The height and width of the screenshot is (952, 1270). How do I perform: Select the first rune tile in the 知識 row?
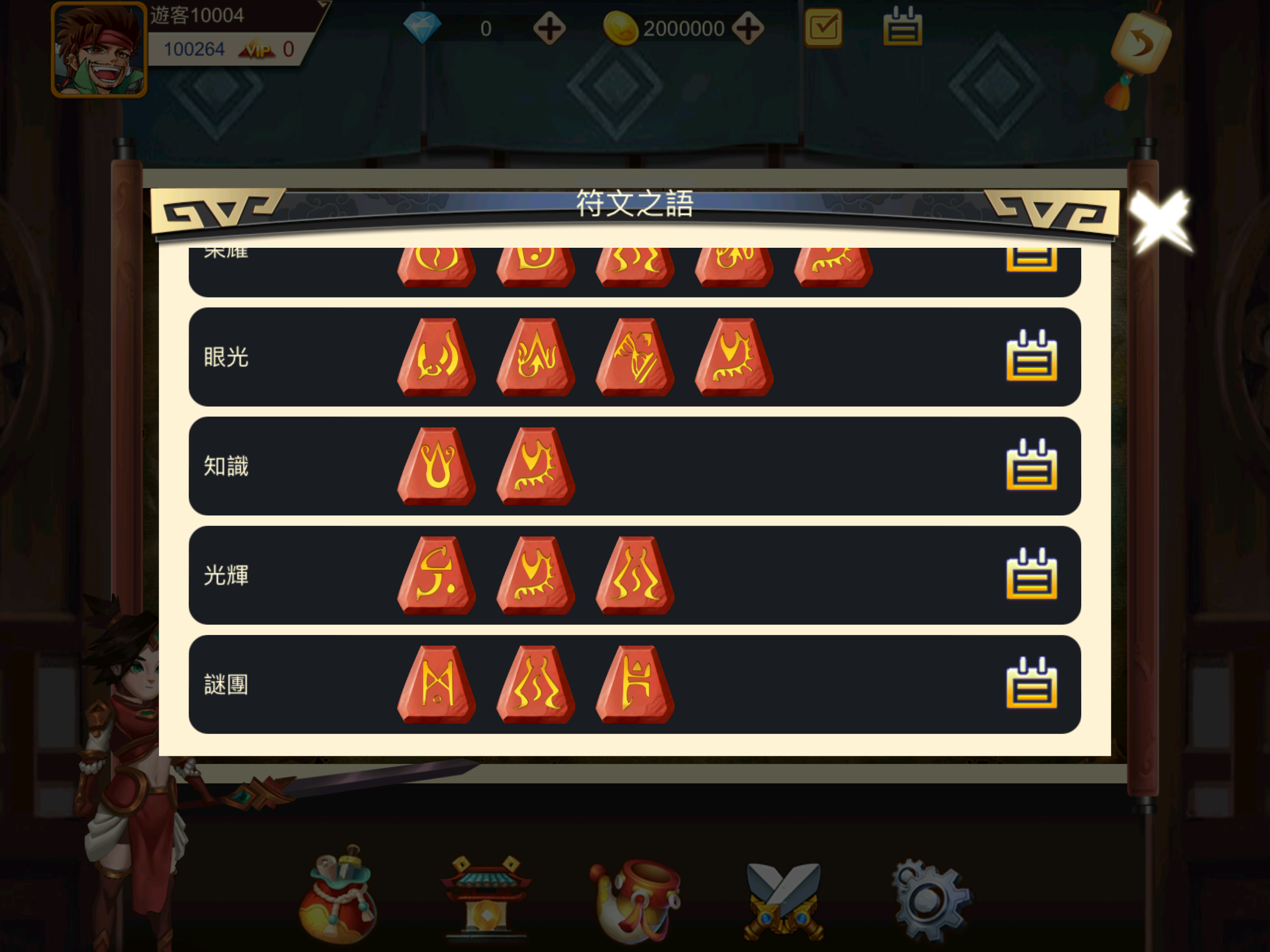[437, 466]
